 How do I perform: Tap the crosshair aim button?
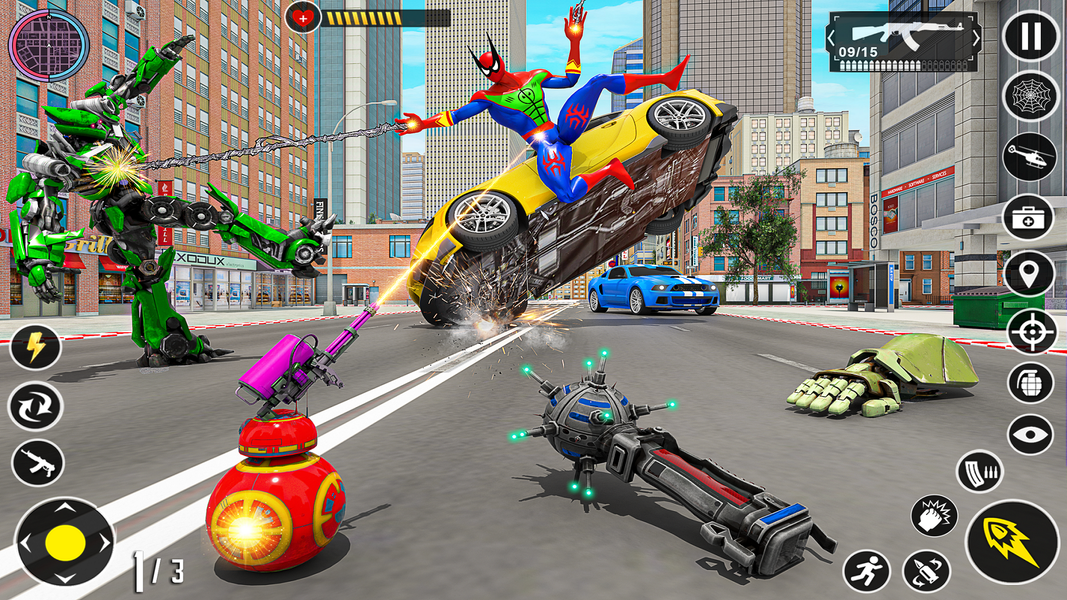pos(1032,331)
